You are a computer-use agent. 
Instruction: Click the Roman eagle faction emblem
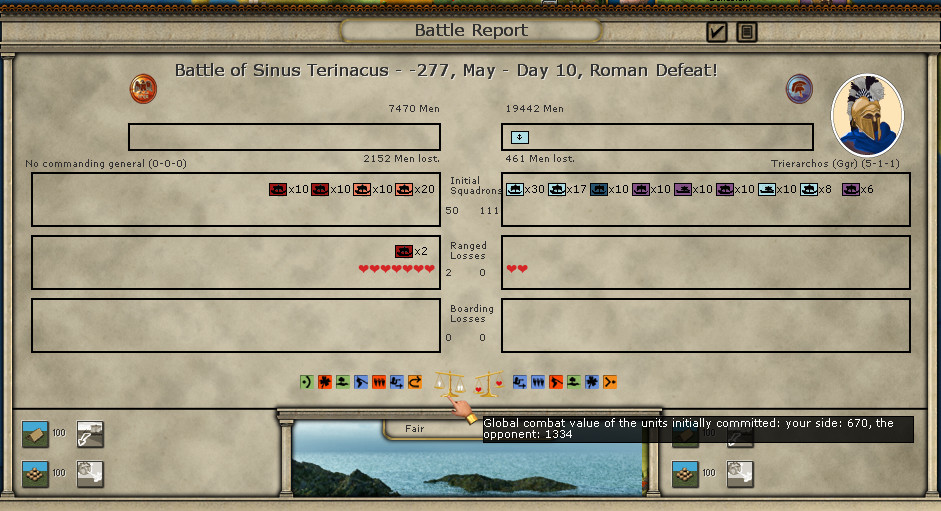point(143,88)
